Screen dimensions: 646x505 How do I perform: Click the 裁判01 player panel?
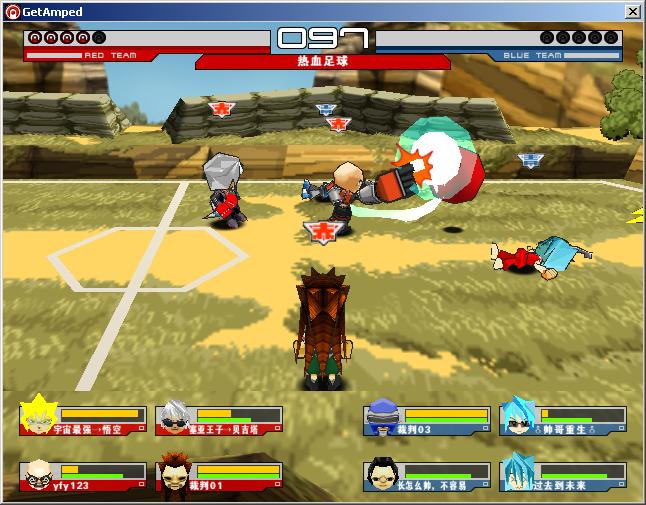pos(219,476)
